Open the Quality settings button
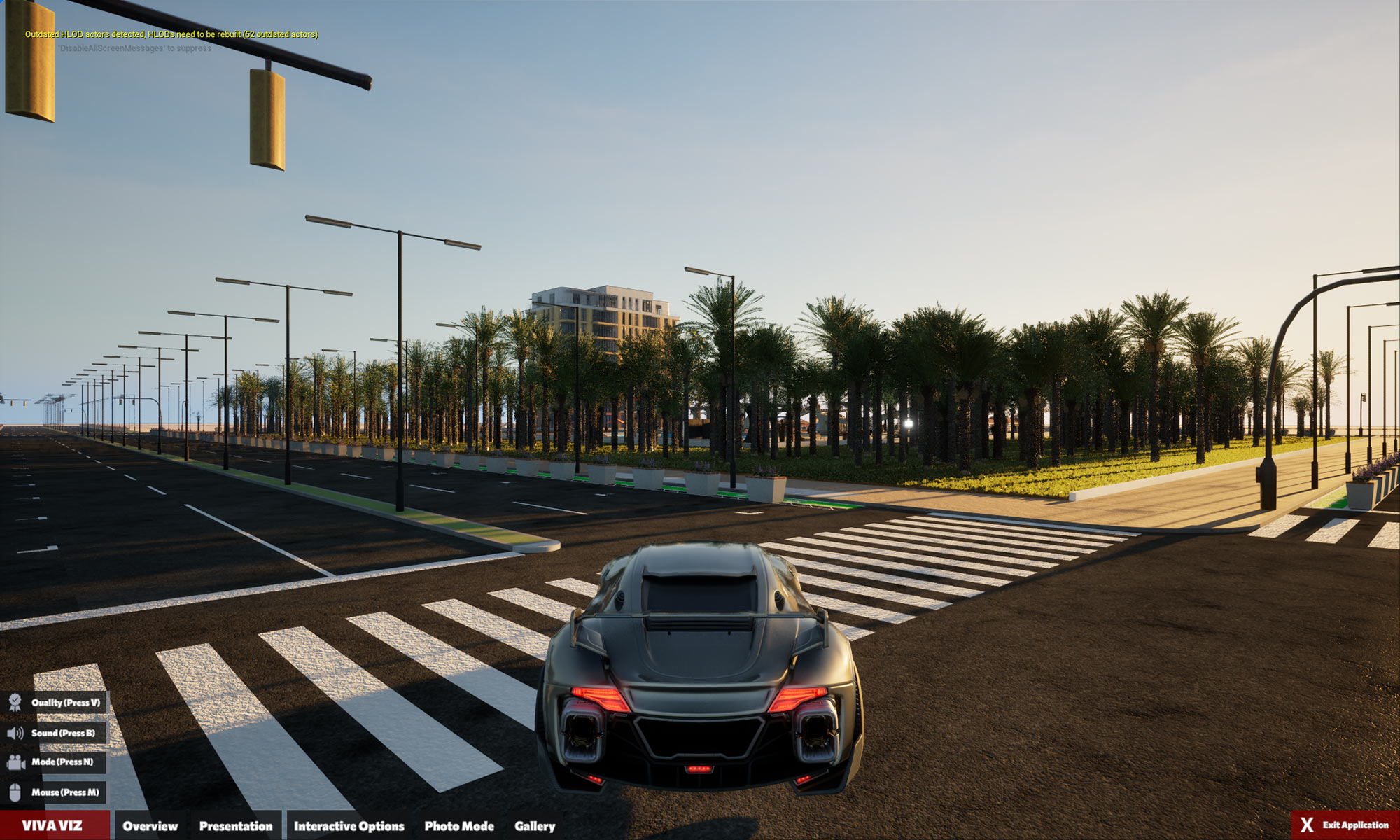 [x=55, y=703]
